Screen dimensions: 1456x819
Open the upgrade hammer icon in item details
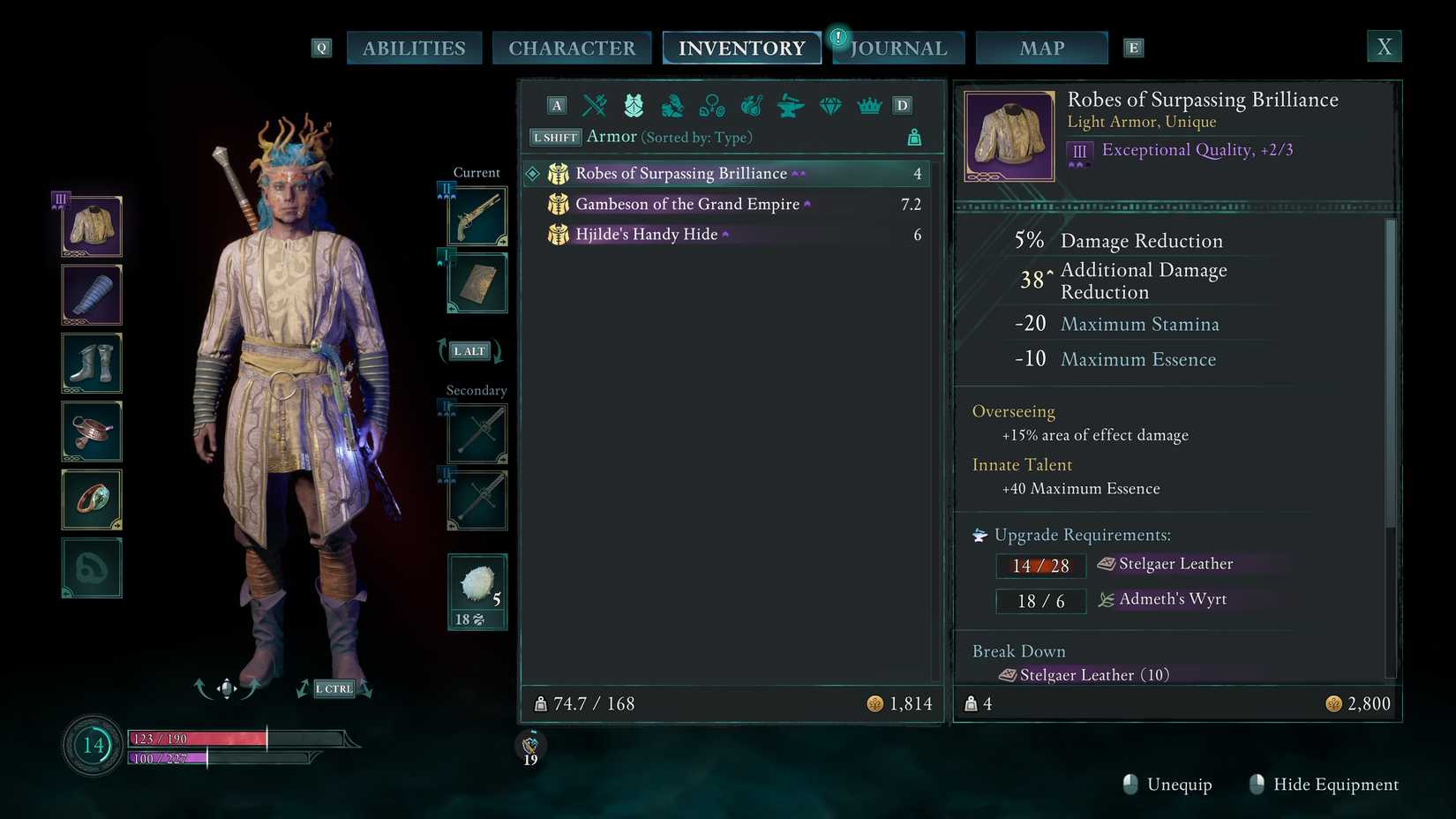979,534
